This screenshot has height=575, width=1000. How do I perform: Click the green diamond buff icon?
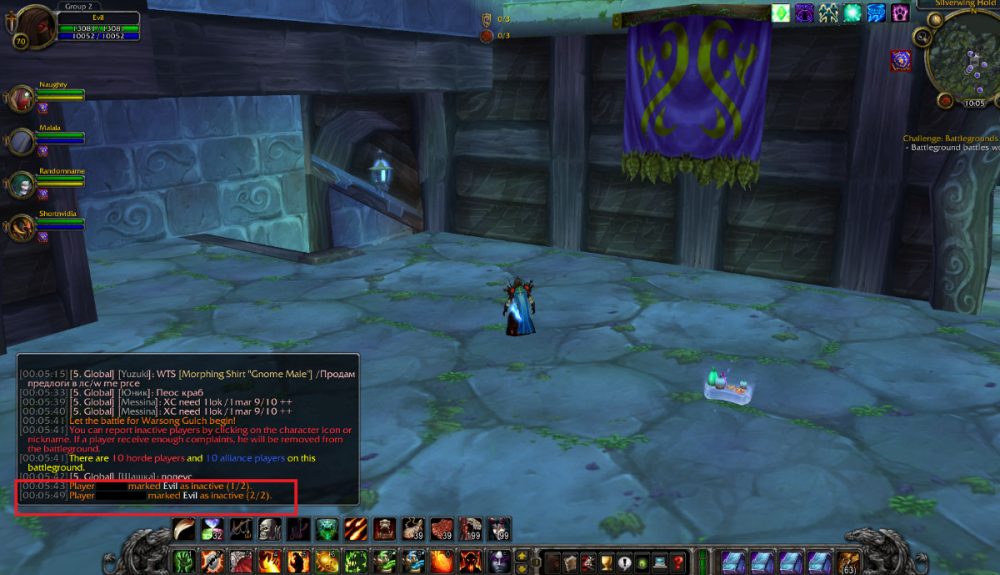click(x=780, y=13)
